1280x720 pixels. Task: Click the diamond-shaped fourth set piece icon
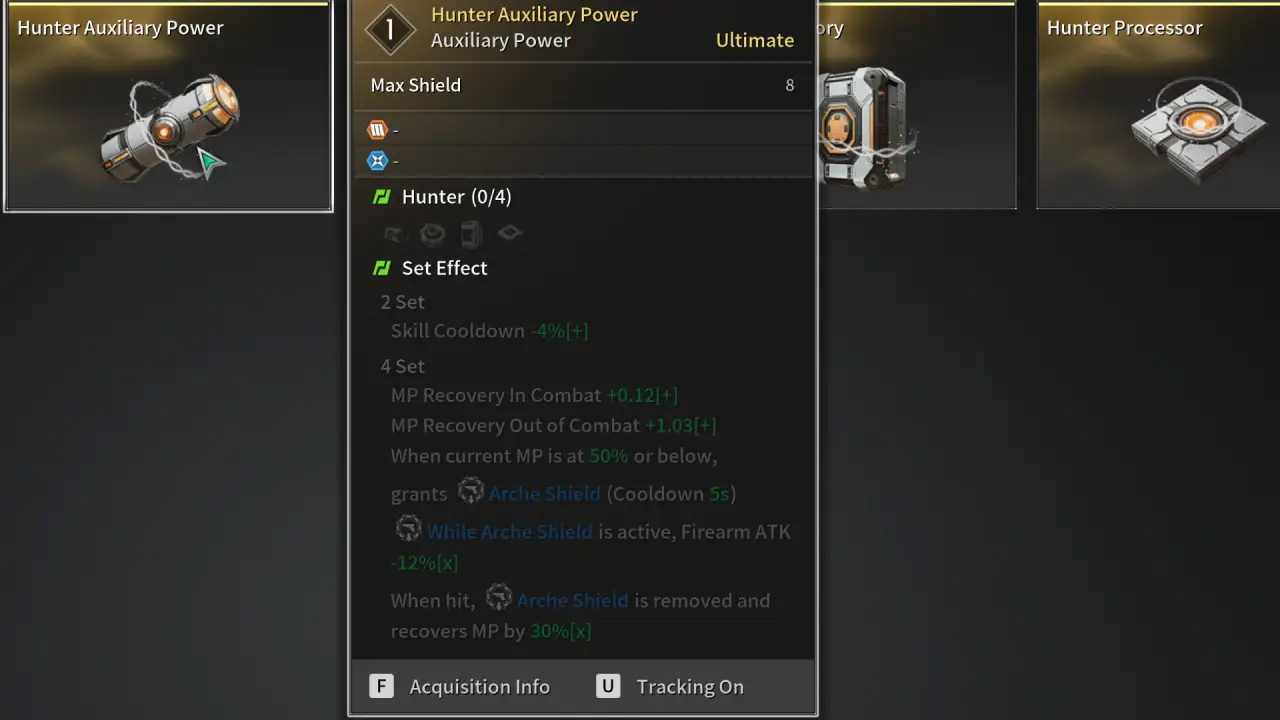[x=509, y=232]
